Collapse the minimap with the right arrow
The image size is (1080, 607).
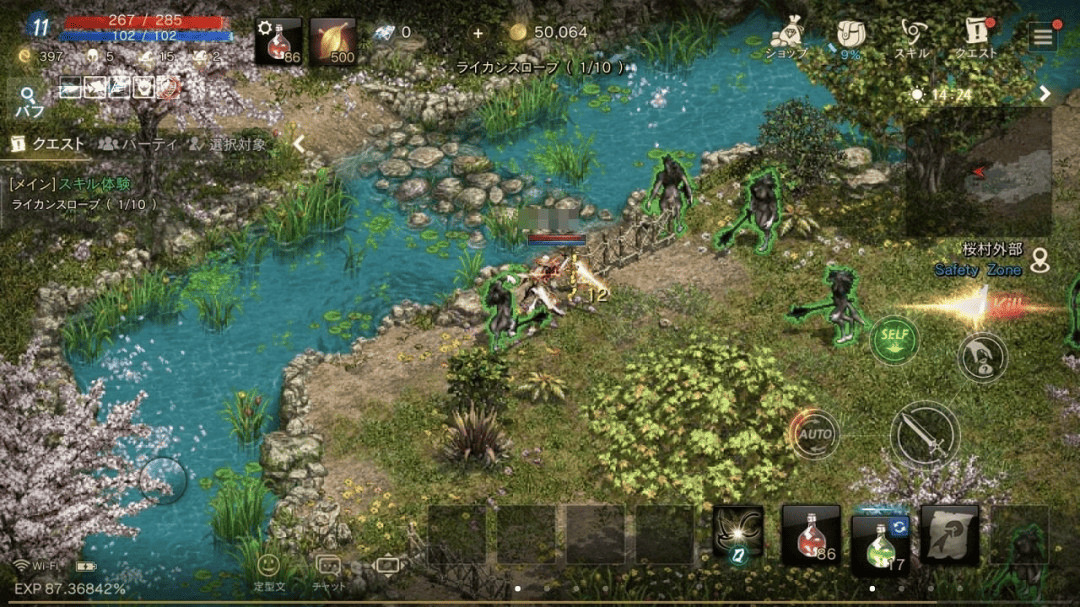1045,94
